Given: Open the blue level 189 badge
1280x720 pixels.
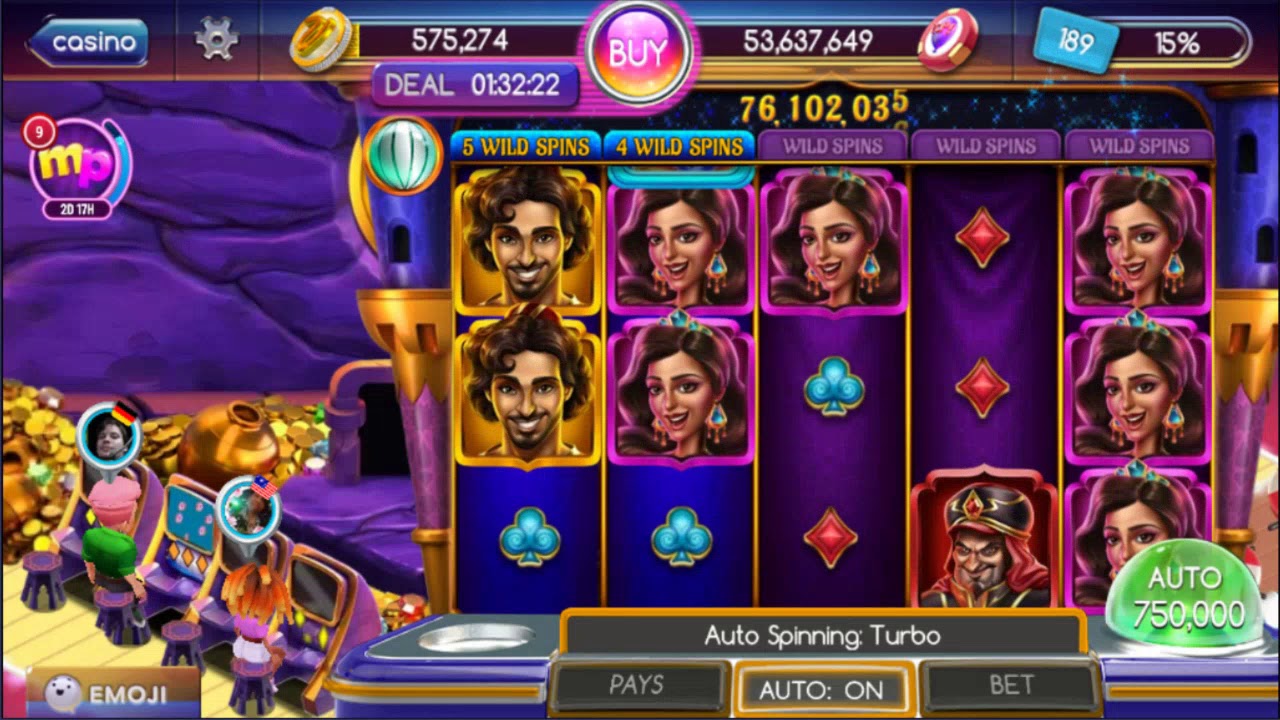Looking at the screenshot, I should point(1075,42).
